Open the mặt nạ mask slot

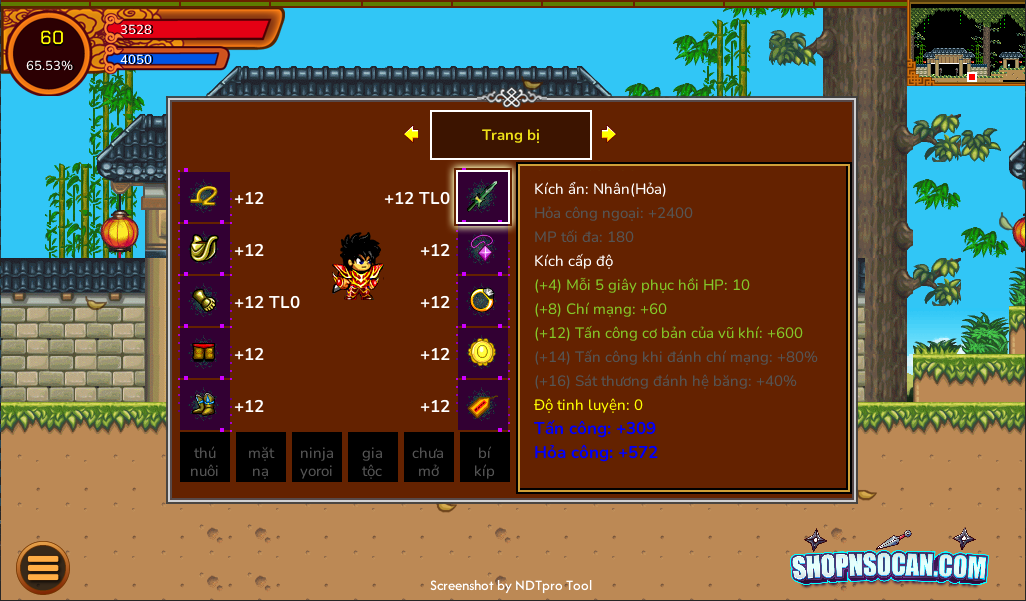point(261,458)
